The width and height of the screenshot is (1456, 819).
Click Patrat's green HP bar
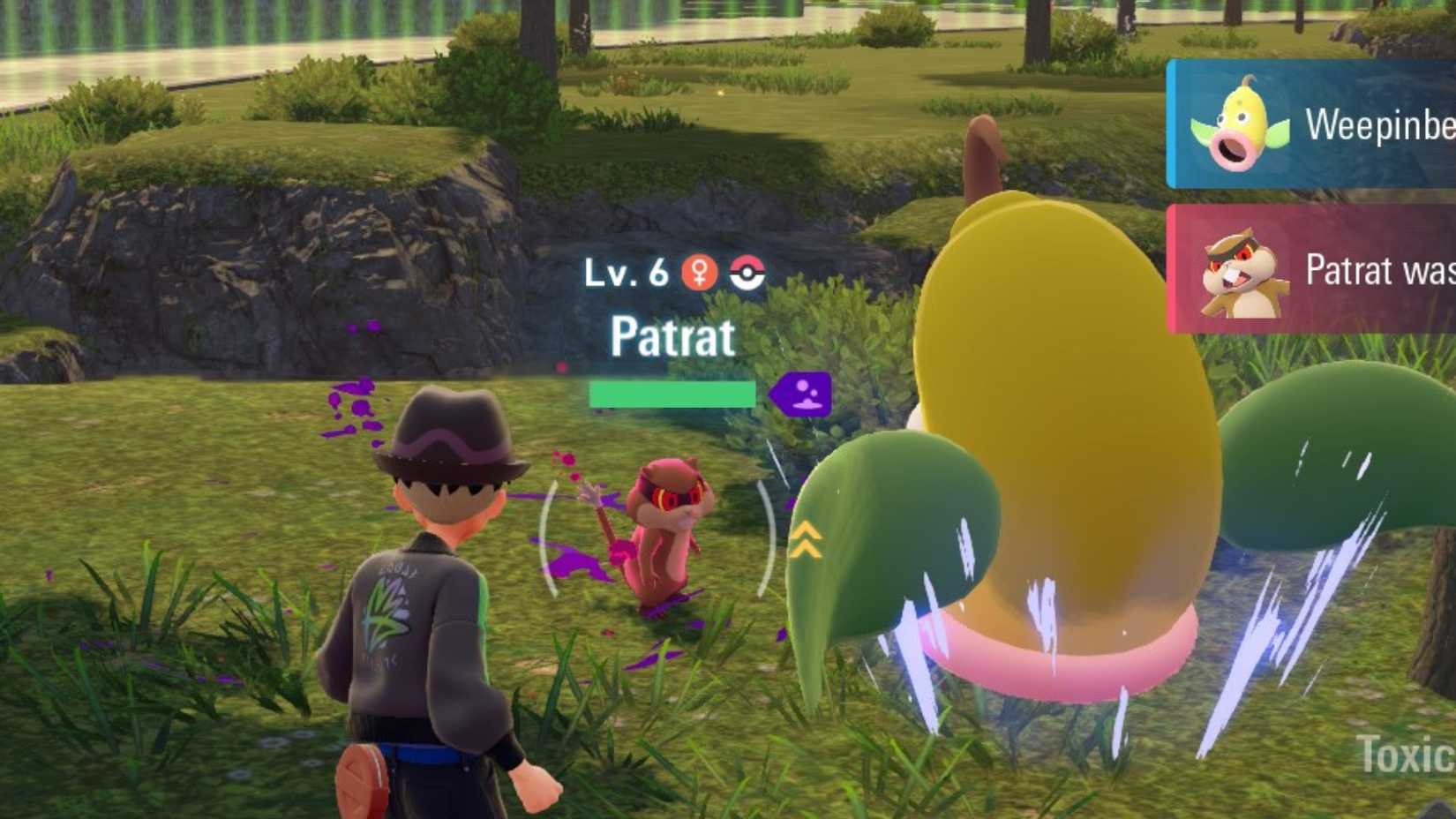click(673, 394)
